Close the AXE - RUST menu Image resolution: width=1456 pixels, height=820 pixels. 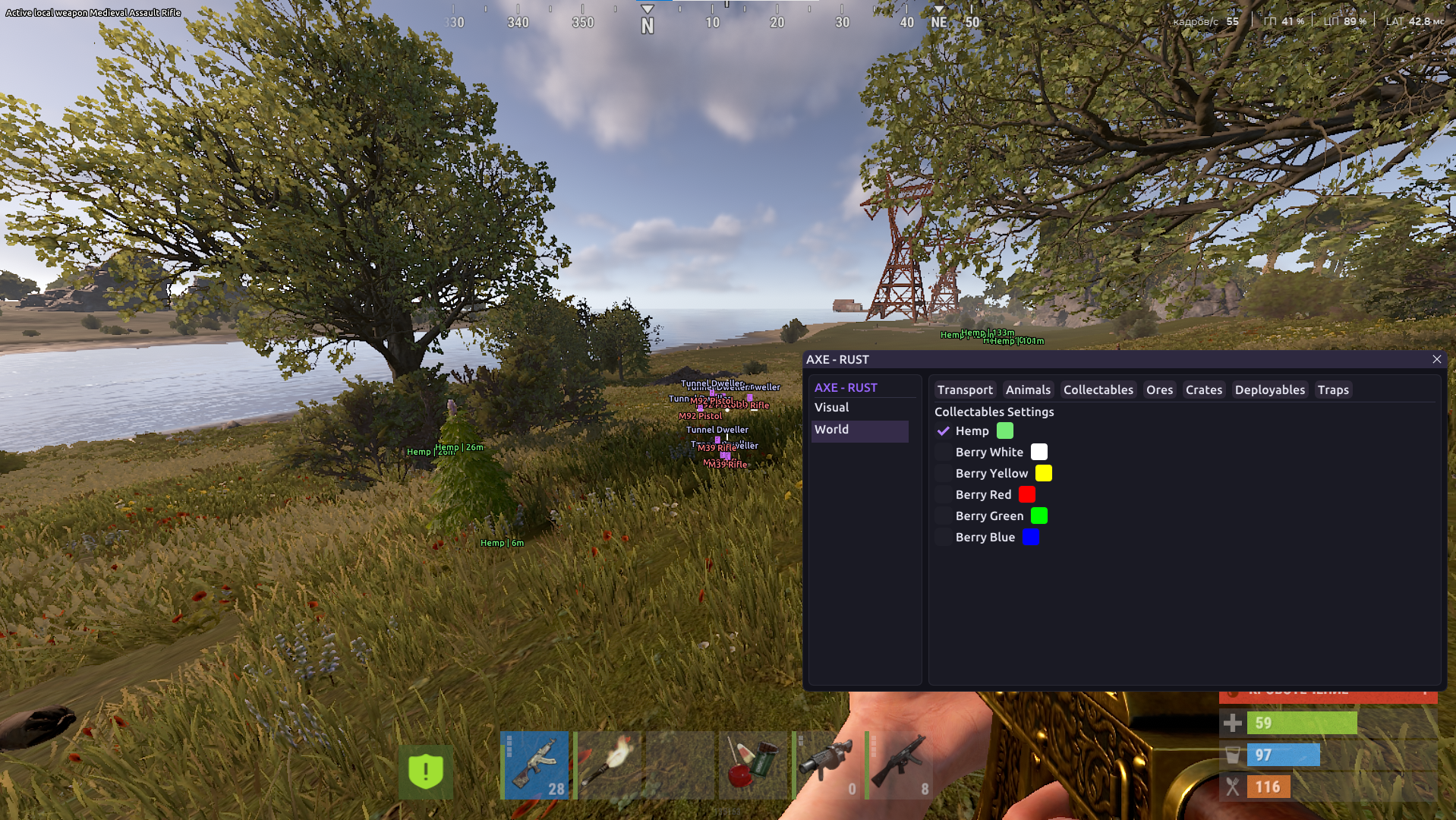(1437, 359)
